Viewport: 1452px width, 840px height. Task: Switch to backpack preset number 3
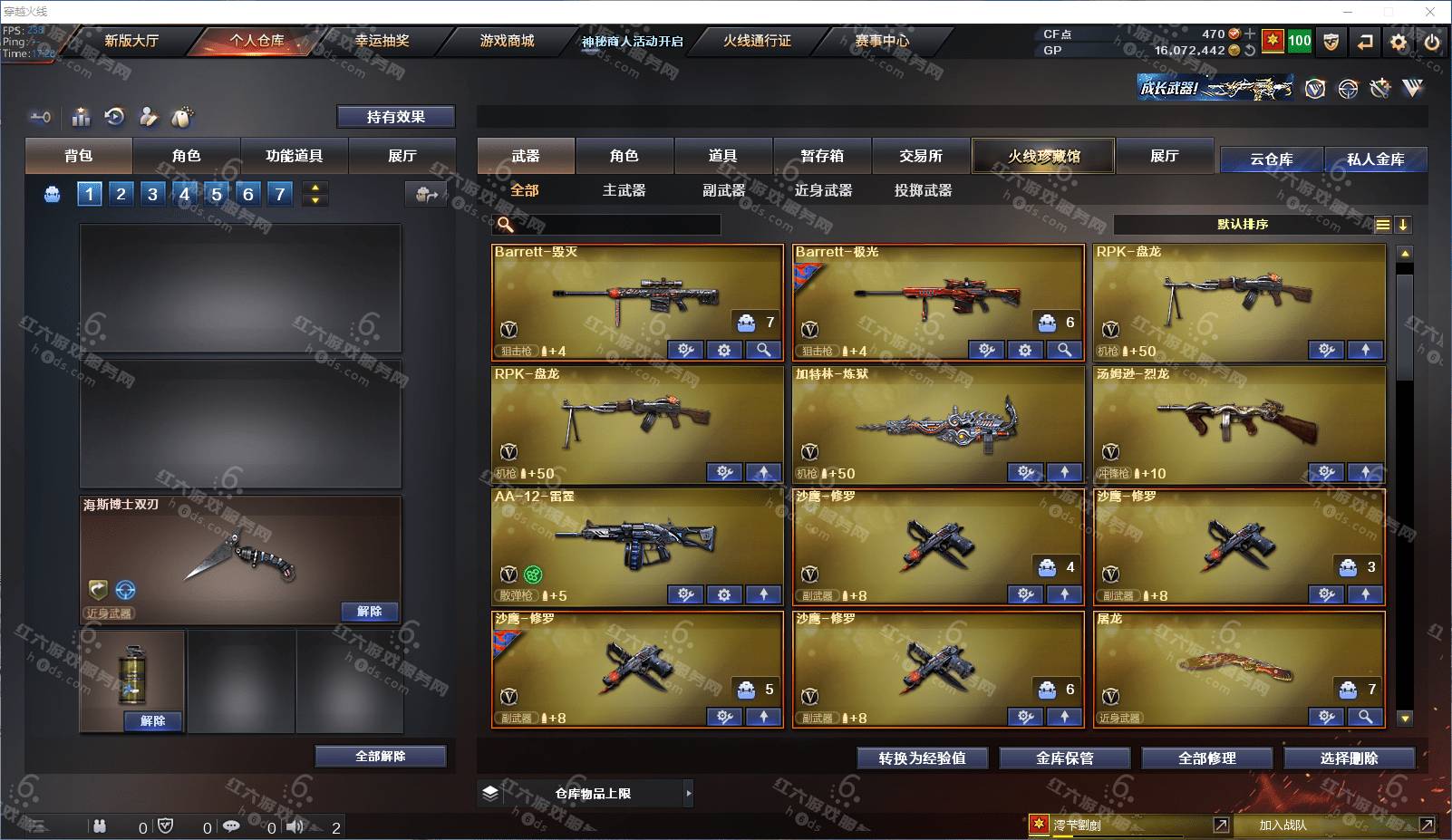pos(152,194)
